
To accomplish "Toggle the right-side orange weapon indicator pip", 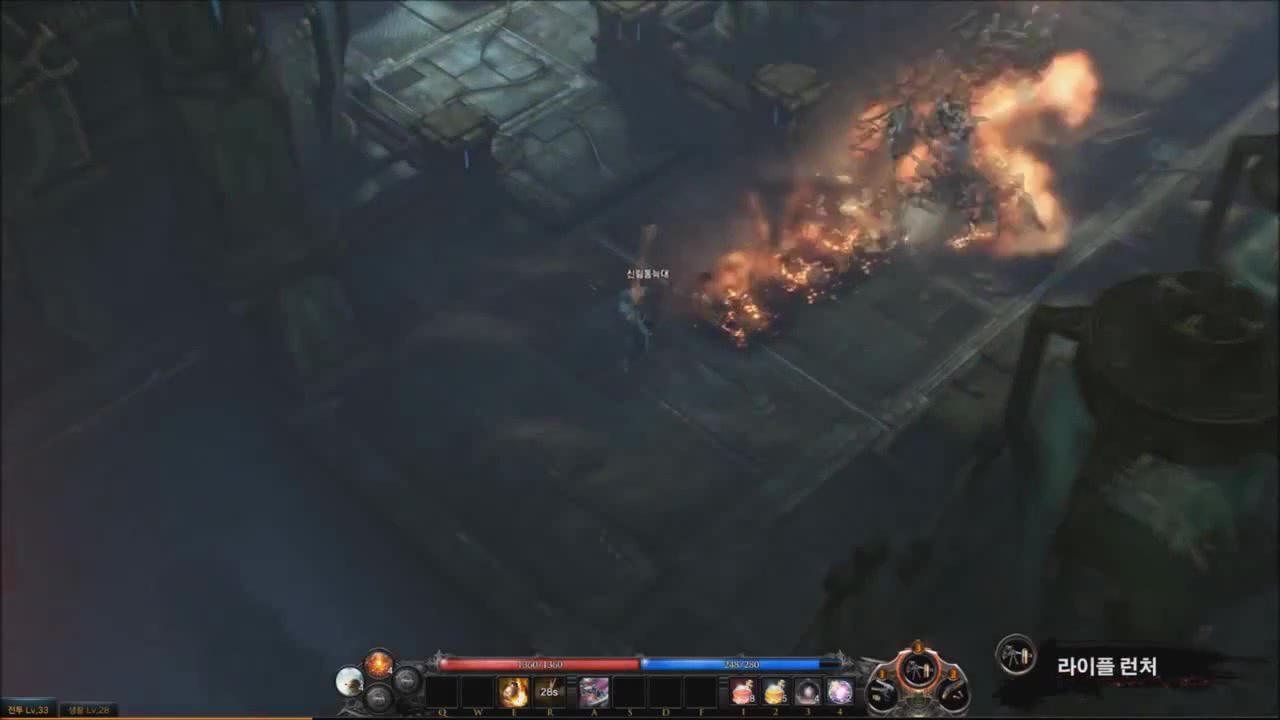I will (x=951, y=672).
